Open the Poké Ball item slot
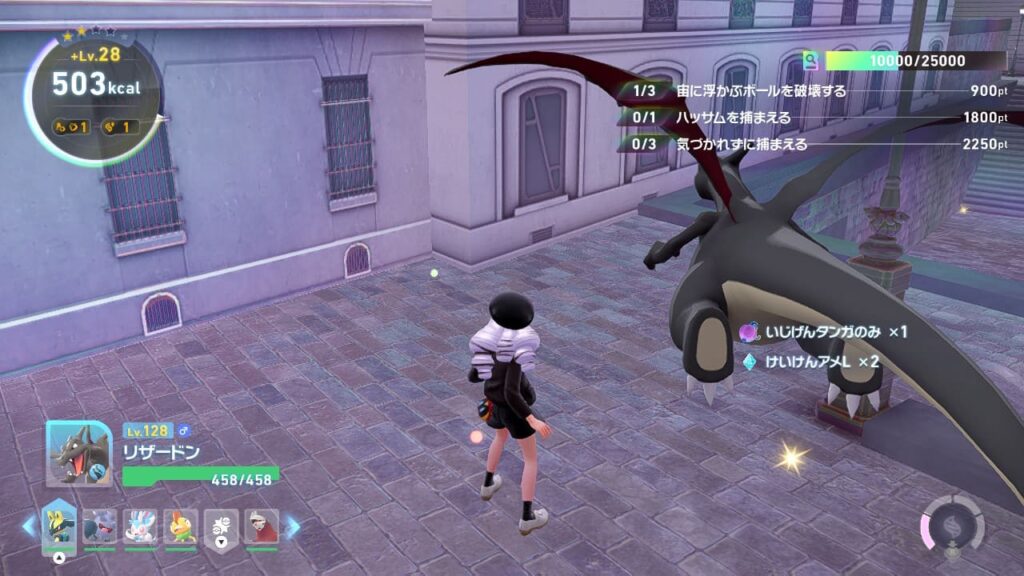Image resolution: width=1024 pixels, height=576 pixels. click(x=221, y=526)
